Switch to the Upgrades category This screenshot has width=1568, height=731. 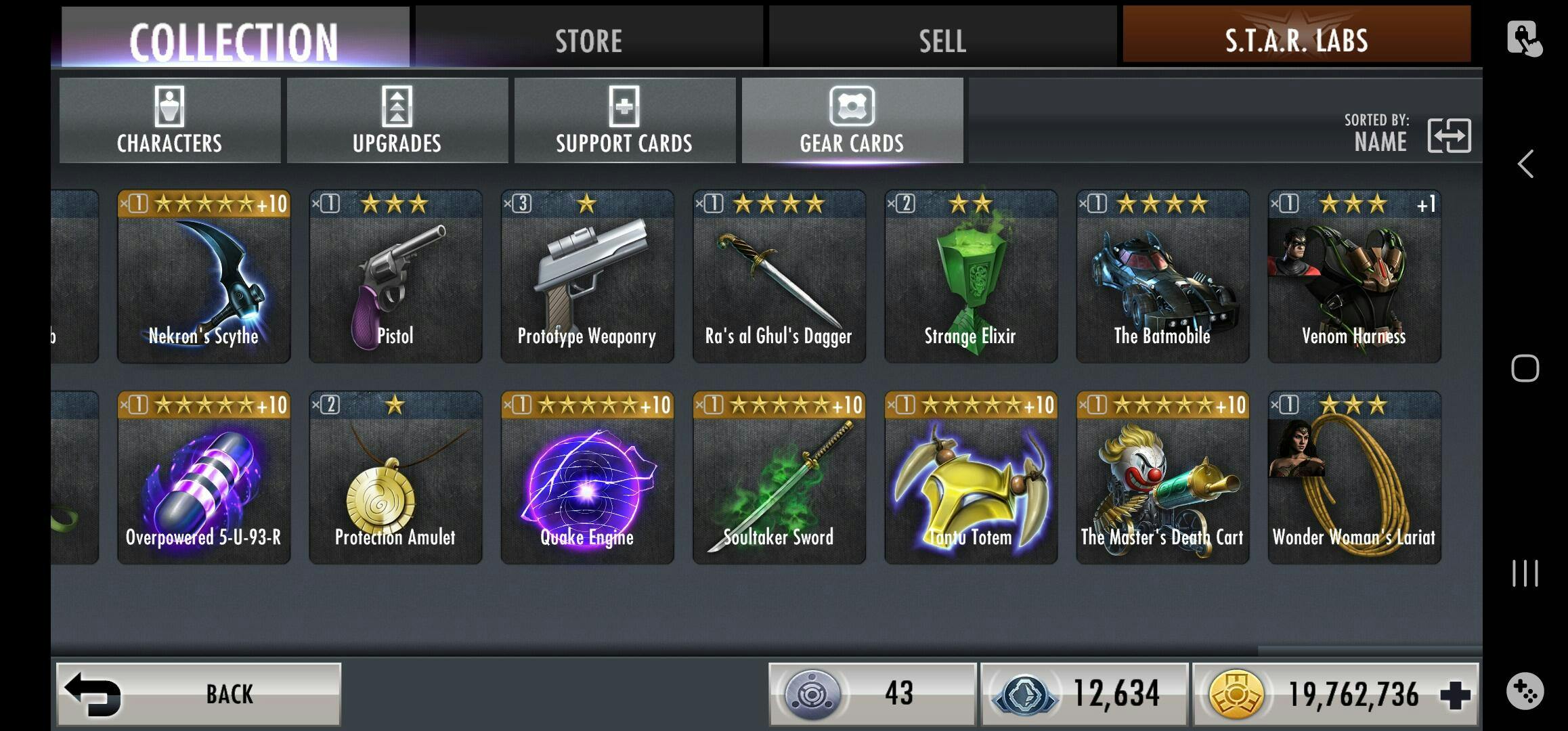tap(397, 120)
